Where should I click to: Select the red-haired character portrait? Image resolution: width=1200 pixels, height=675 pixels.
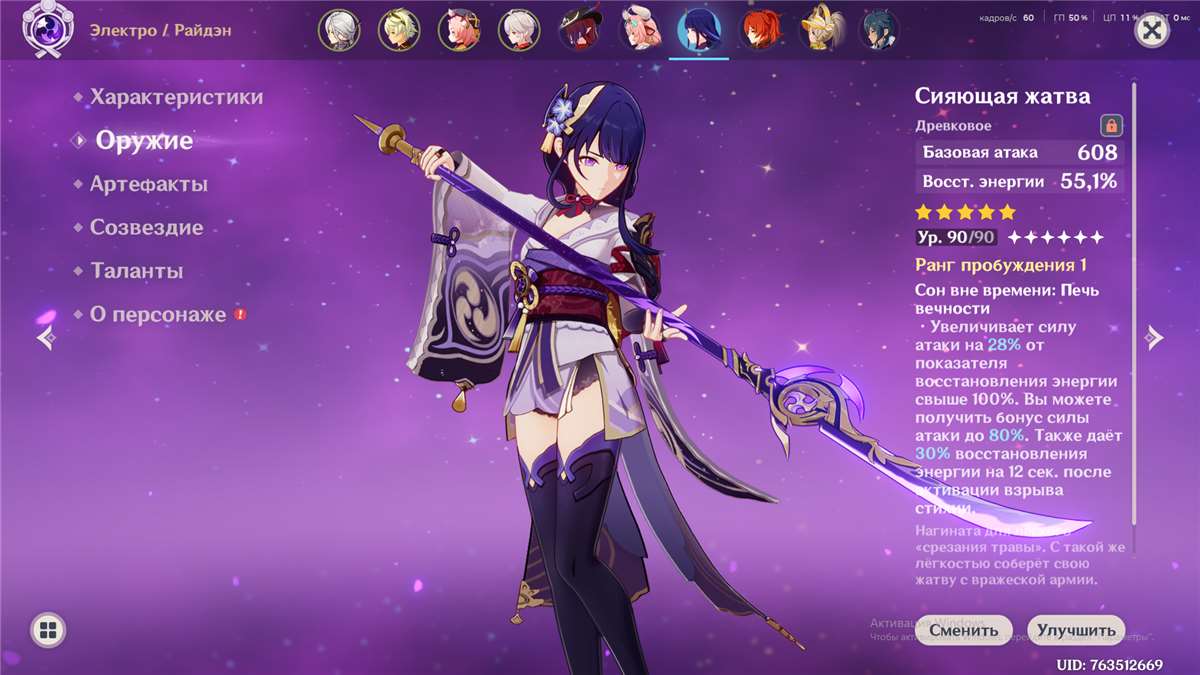tap(759, 30)
